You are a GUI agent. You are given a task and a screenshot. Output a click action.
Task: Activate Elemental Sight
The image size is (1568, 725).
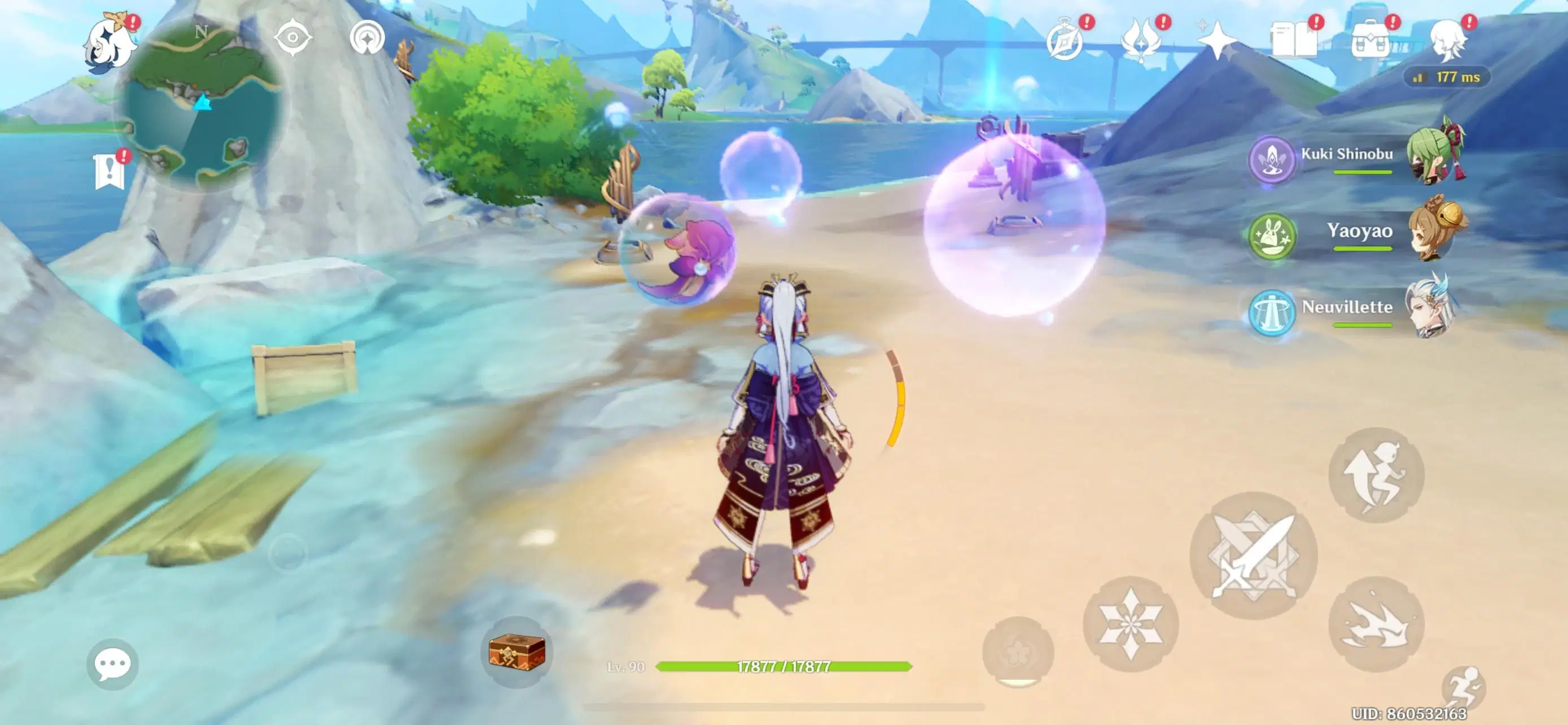click(292, 38)
